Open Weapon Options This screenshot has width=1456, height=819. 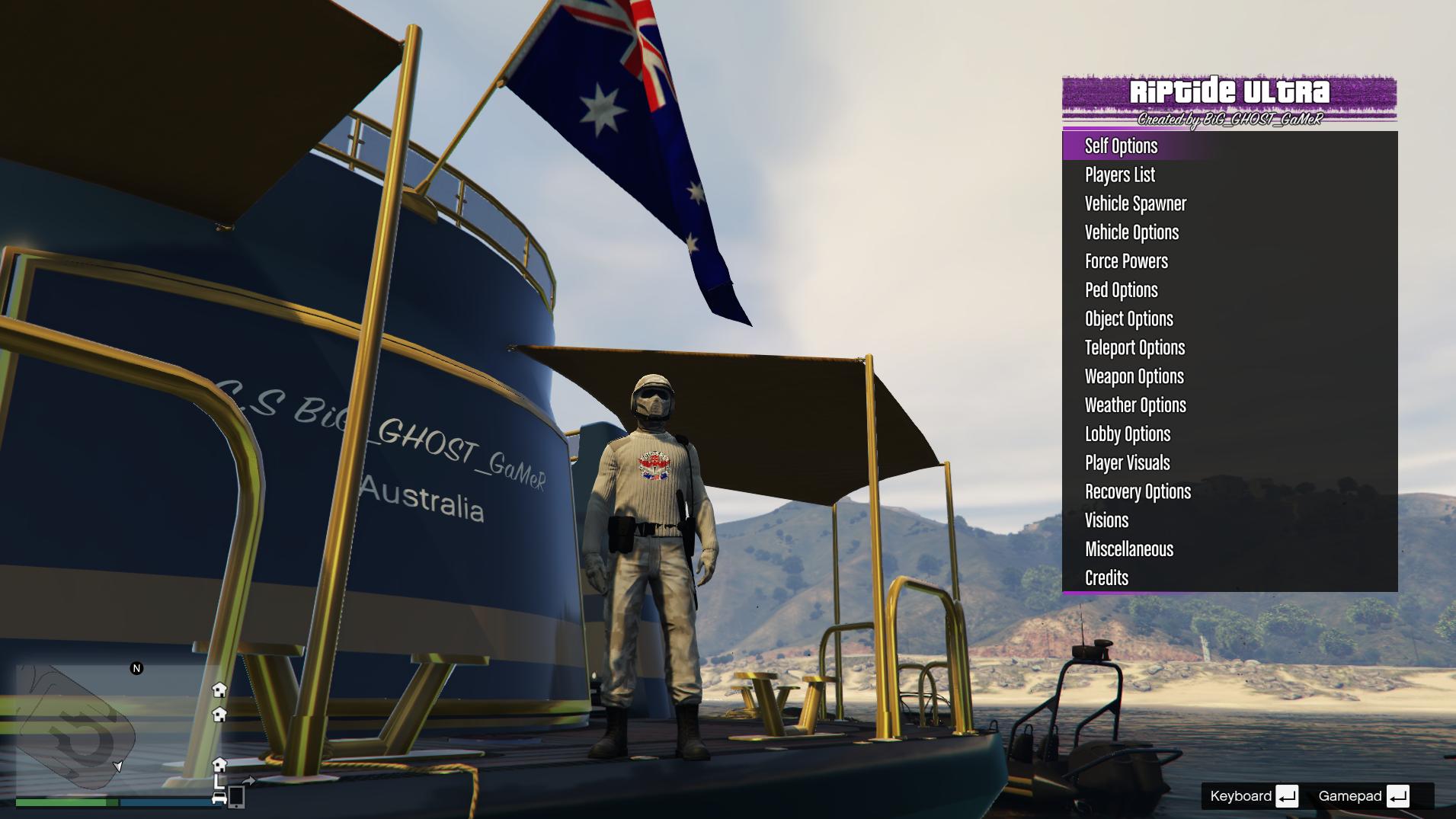click(1134, 377)
